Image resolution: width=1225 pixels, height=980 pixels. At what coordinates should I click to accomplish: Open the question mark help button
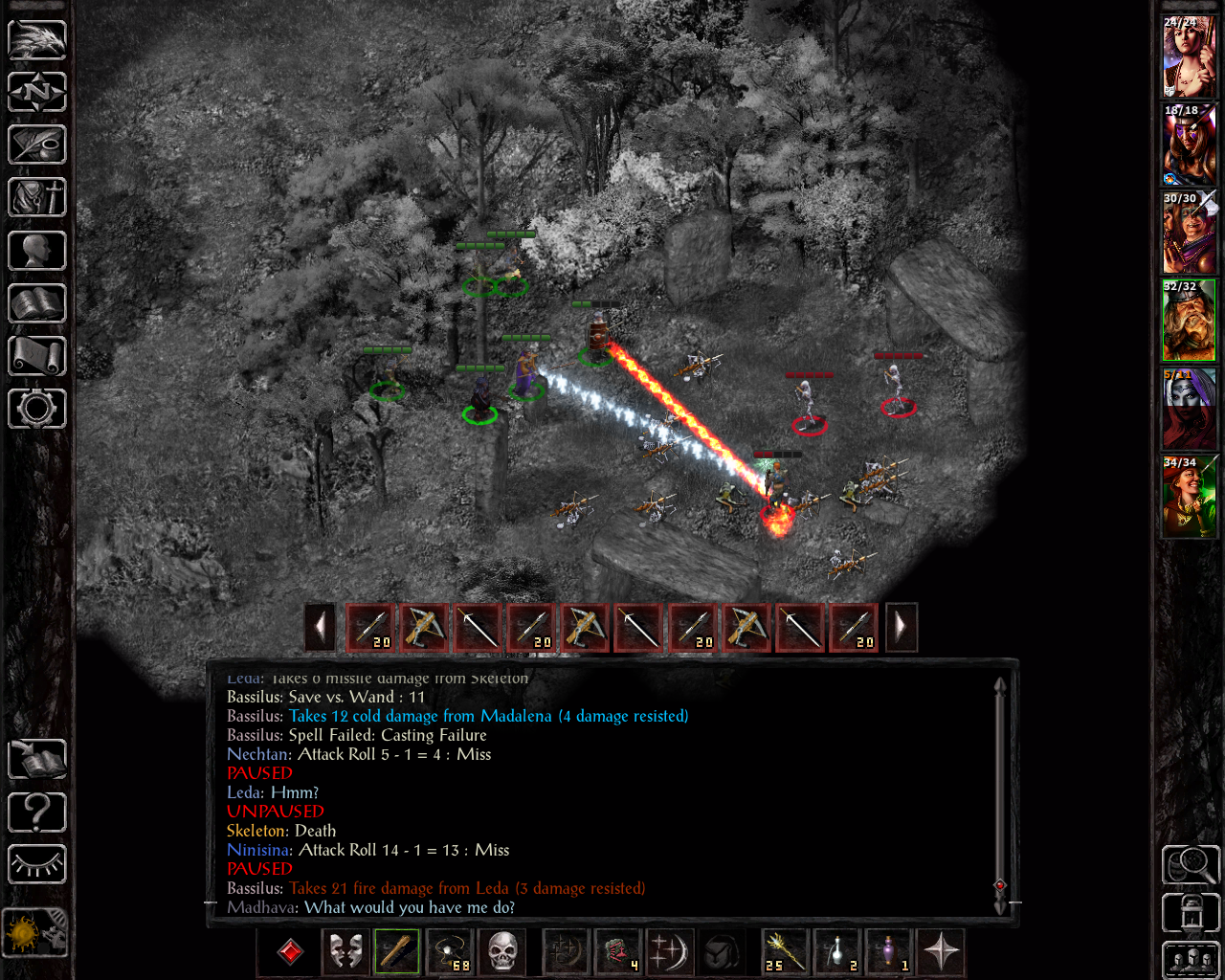(x=36, y=813)
